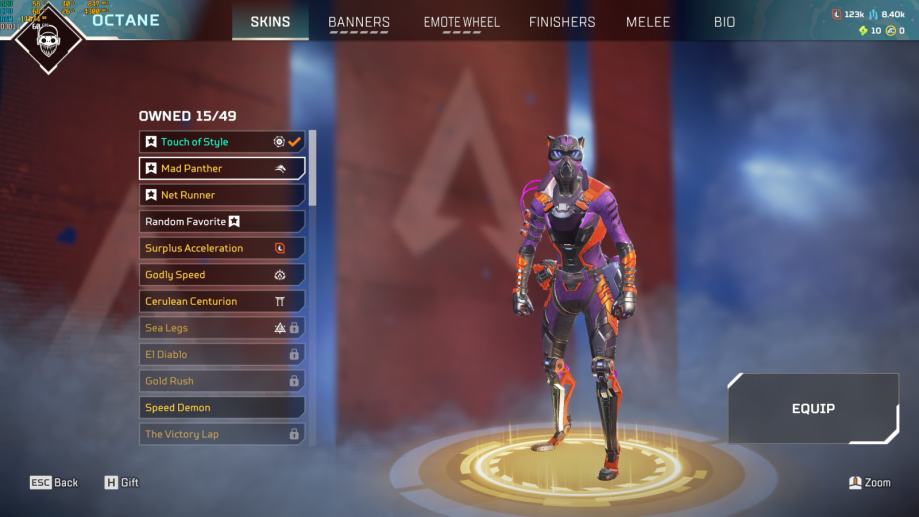The image size is (919, 517).
Task: Pick the Godly Speed skin
Action: [x=221, y=275]
